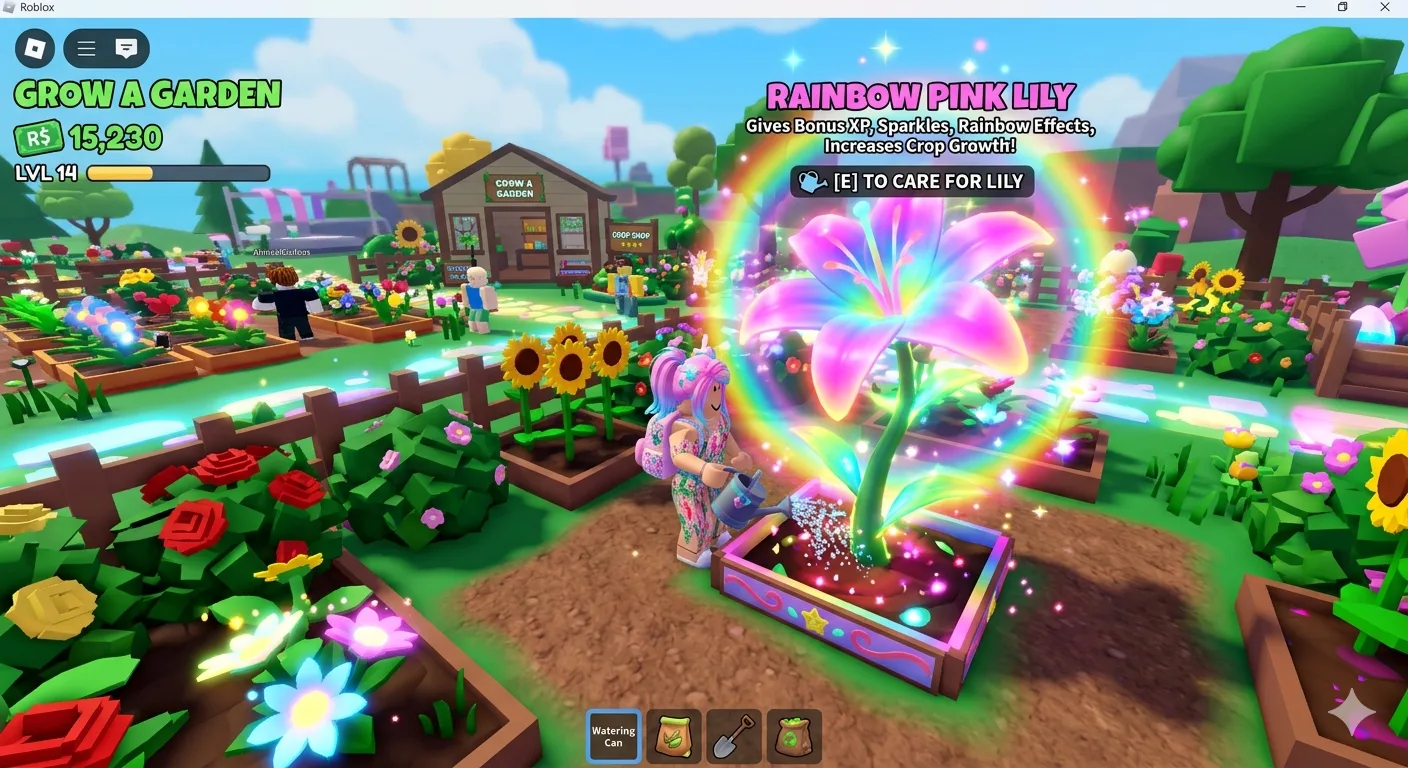The height and width of the screenshot is (768, 1408).
Task: Toggle the chat bubble icon
Action: click(126, 48)
